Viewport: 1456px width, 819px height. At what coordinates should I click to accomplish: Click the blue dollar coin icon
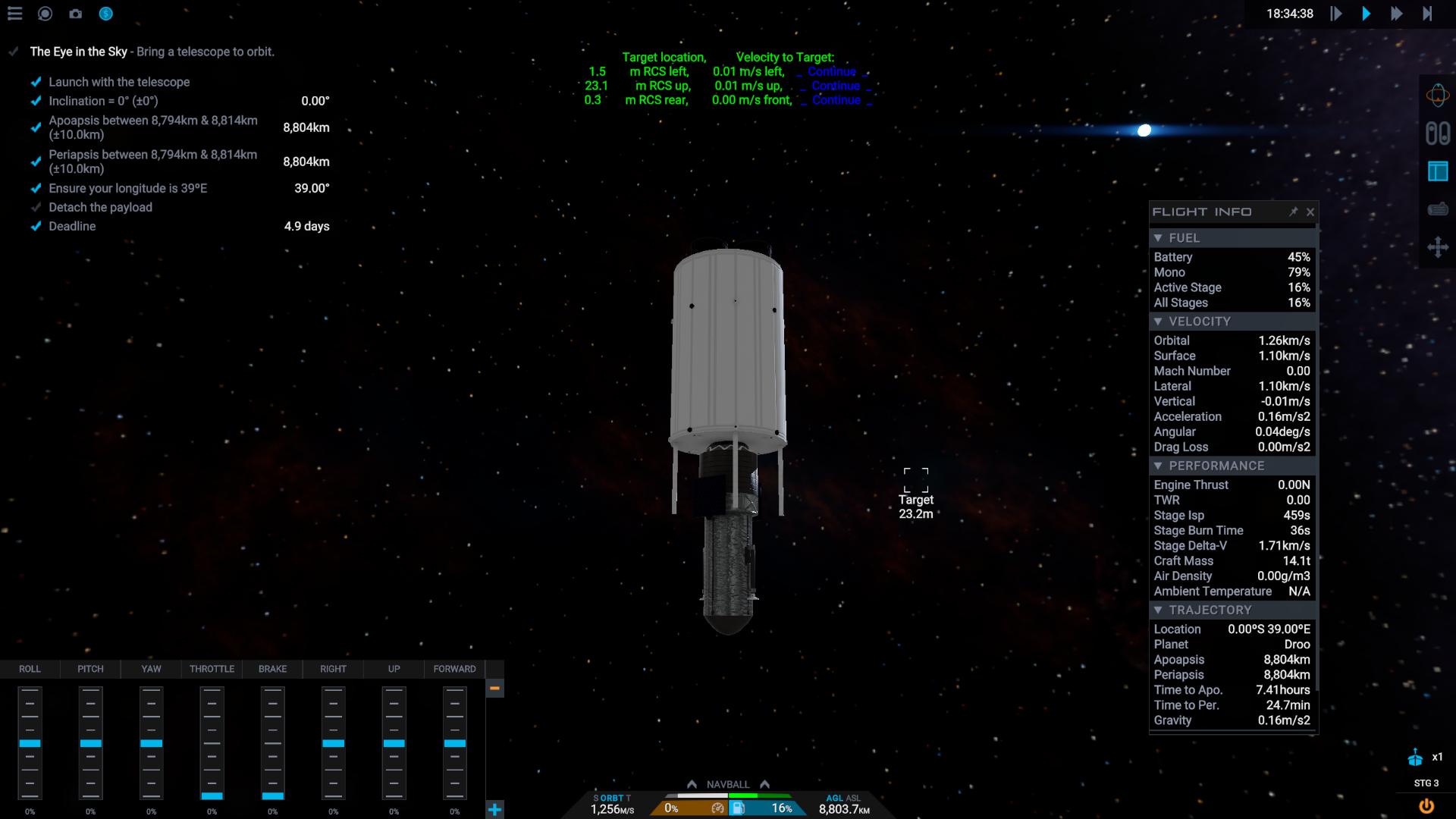coord(105,14)
